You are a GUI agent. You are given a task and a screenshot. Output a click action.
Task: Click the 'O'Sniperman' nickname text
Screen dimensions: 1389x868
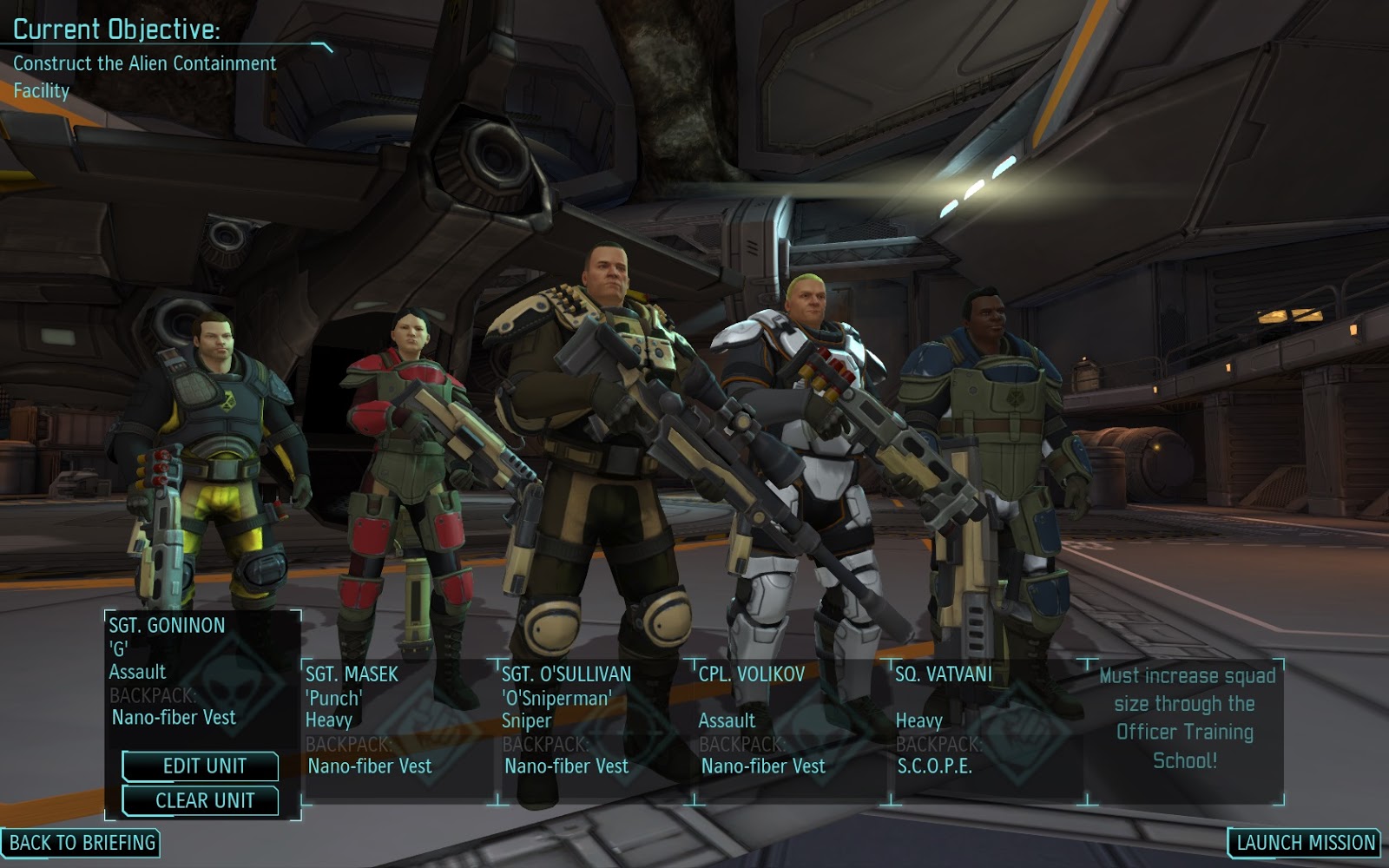click(x=558, y=695)
